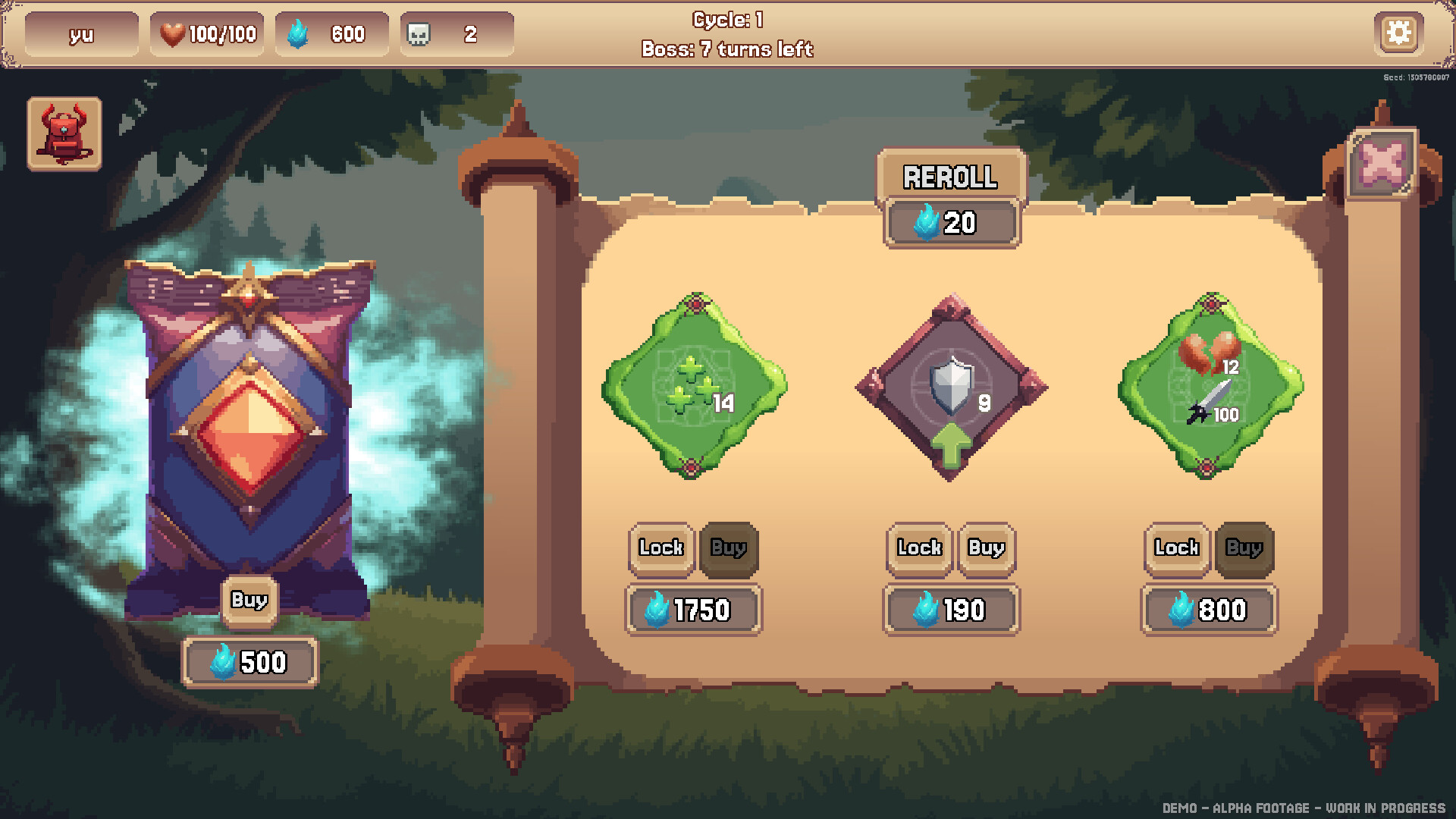Viewport: 1456px width, 819px height.
Task: Click the 100/100 health display
Action: click(220, 33)
